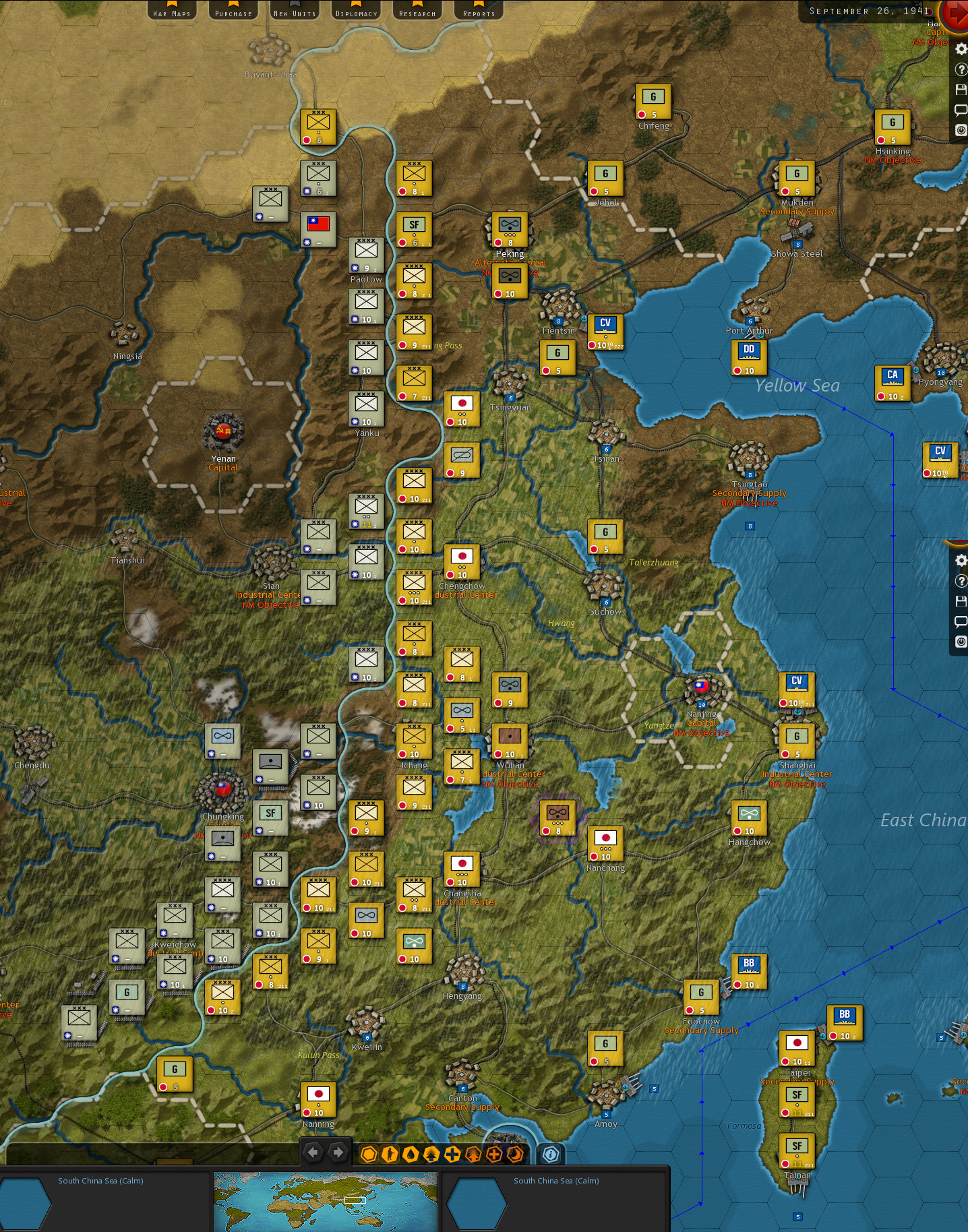Toggle the forest resource hexagon icon
The height and width of the screenshot is (1232, 968).
click(432, 1153)
